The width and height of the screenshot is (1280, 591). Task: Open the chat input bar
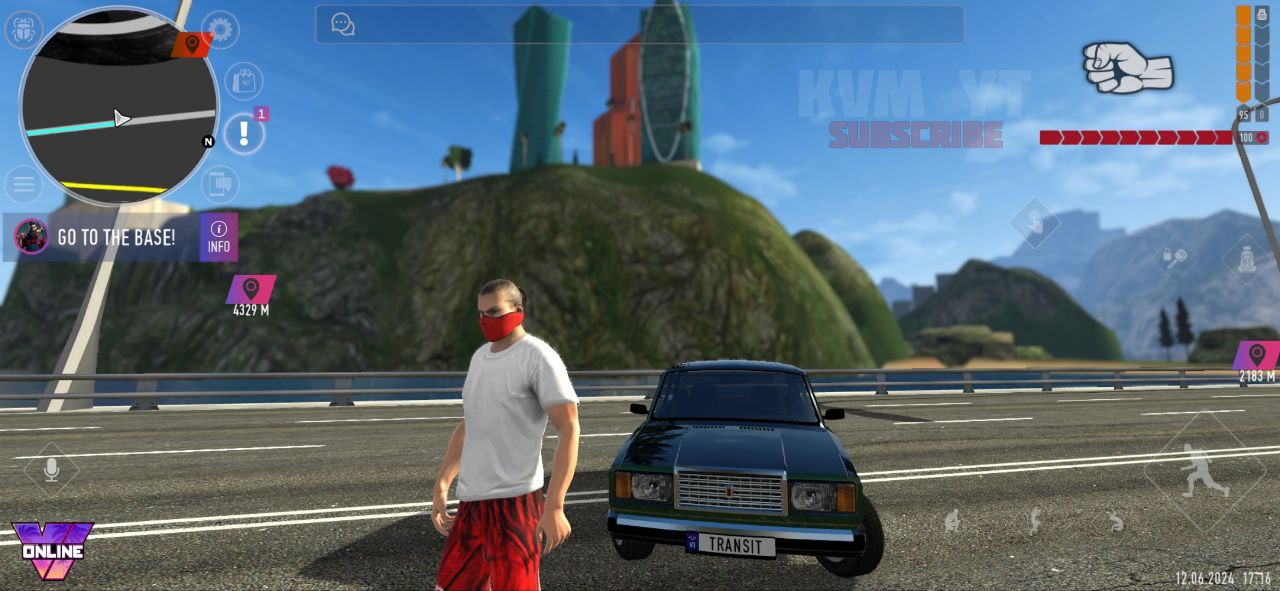pyautogui.click(x=640, y=24)
